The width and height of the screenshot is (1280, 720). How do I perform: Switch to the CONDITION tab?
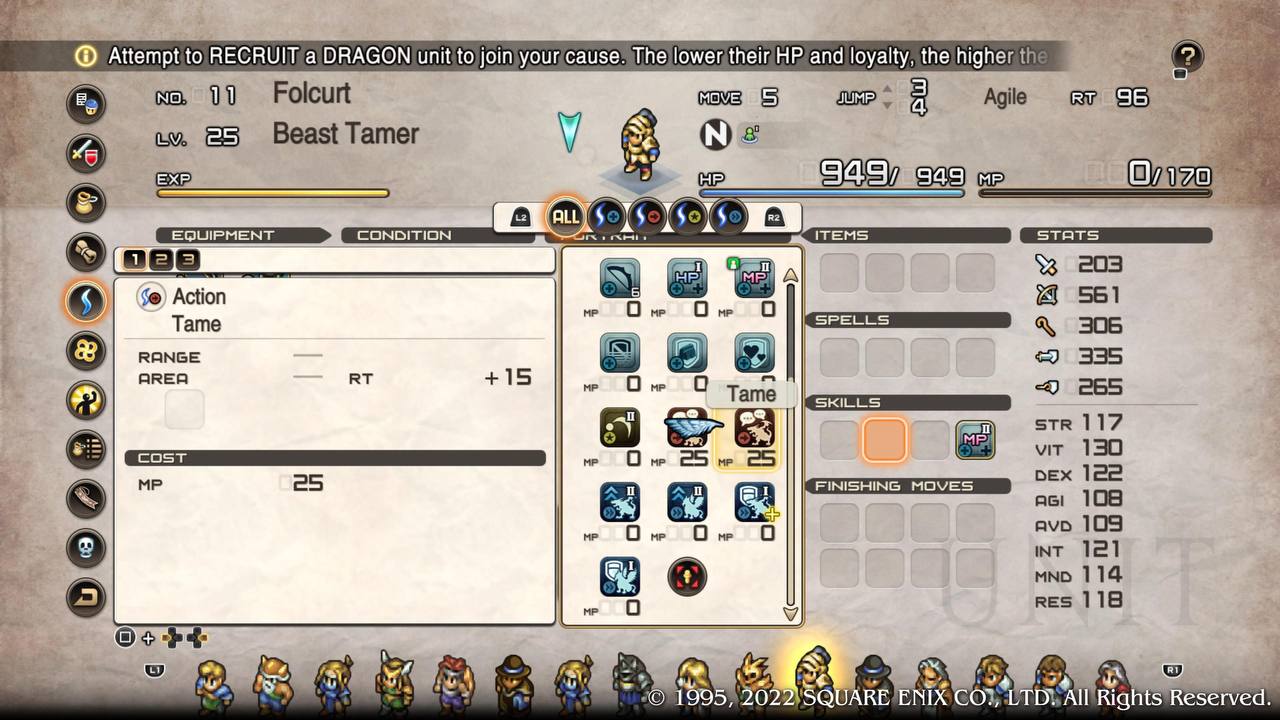(x=404, y=235)
